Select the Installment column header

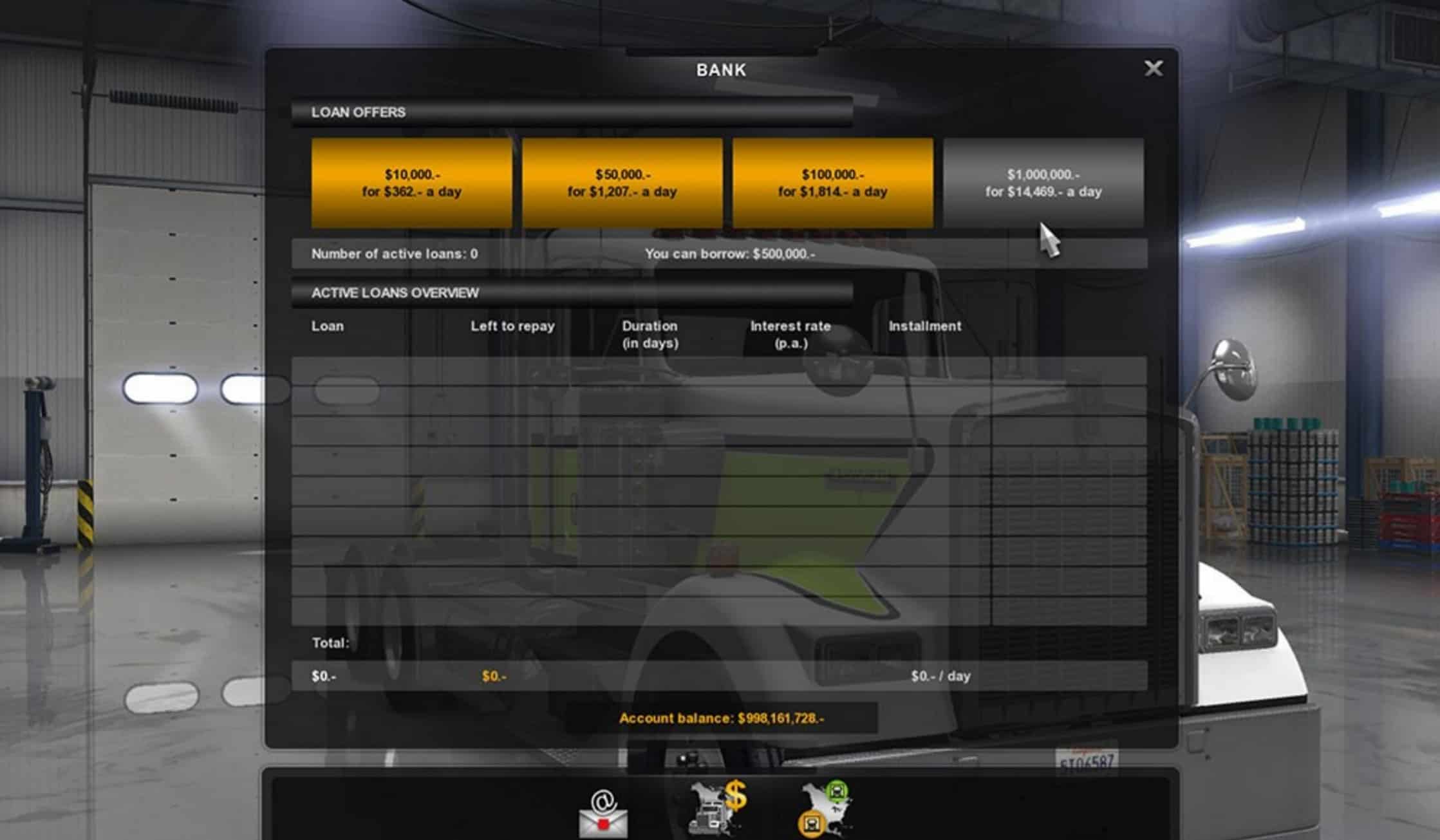pyautogui.click(x=925, y=326)
